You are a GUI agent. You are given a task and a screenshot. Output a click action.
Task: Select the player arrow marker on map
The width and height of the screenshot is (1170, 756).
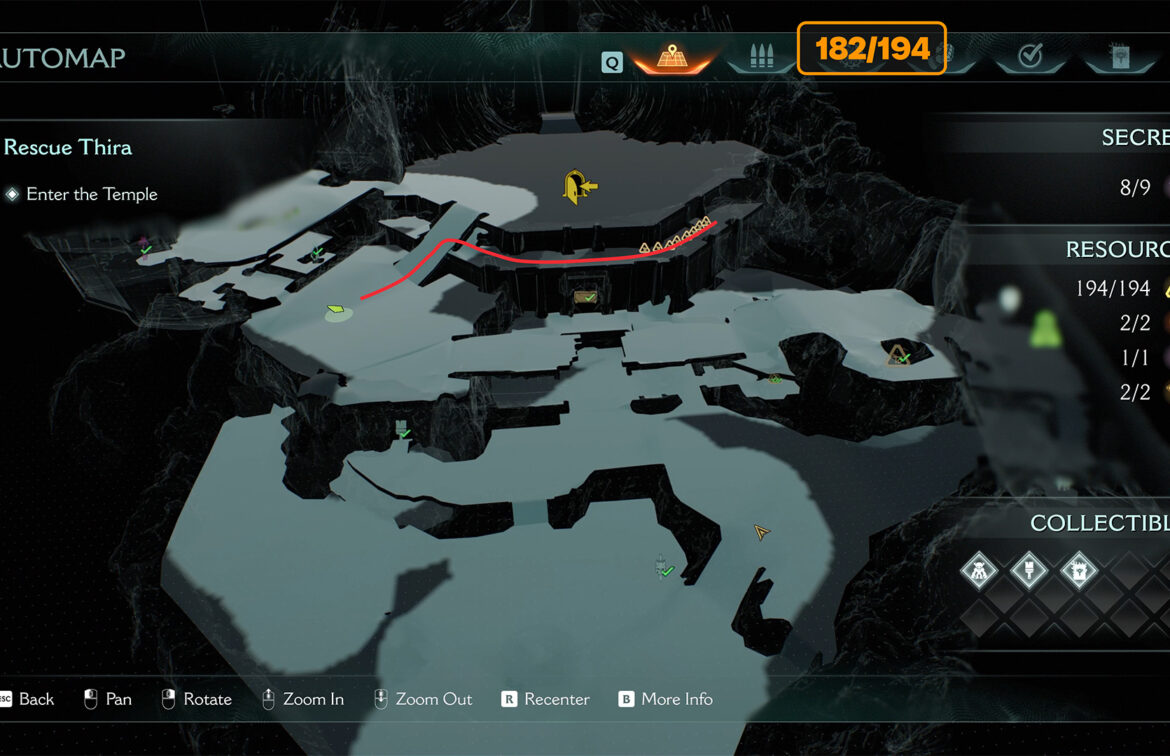762,532
